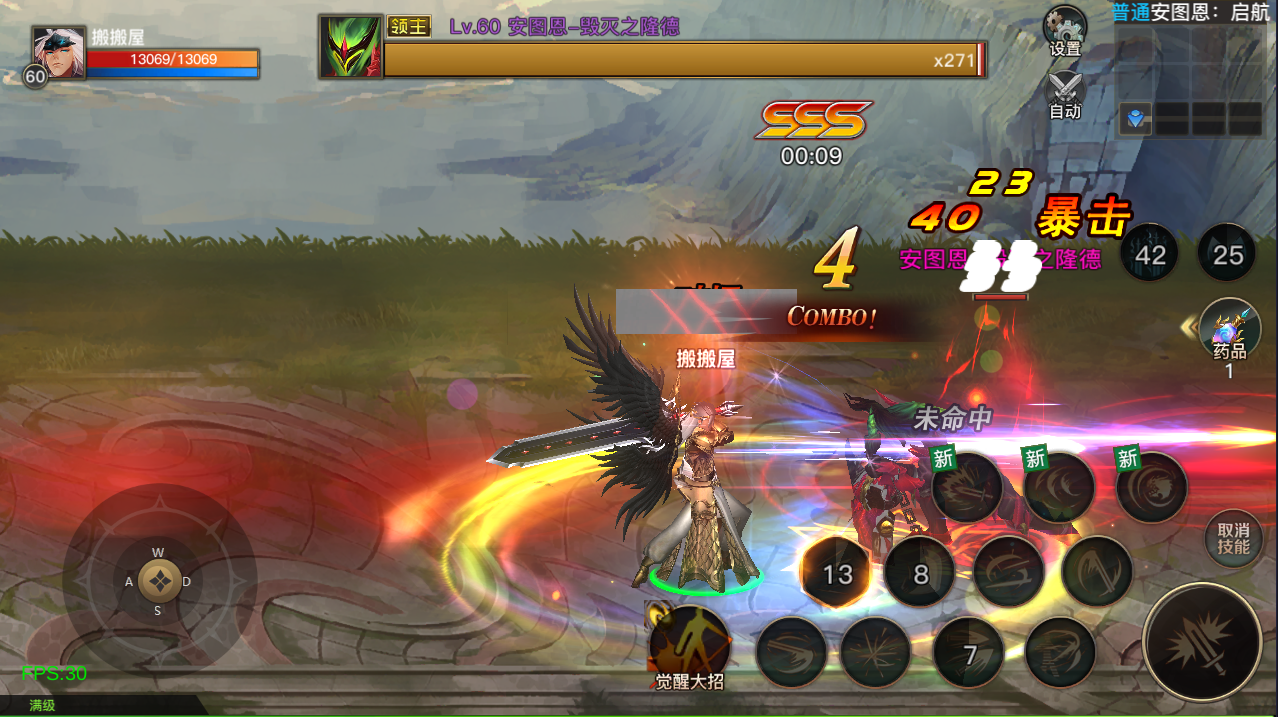Expand the arrow beside the potion button

(1188, 326)
